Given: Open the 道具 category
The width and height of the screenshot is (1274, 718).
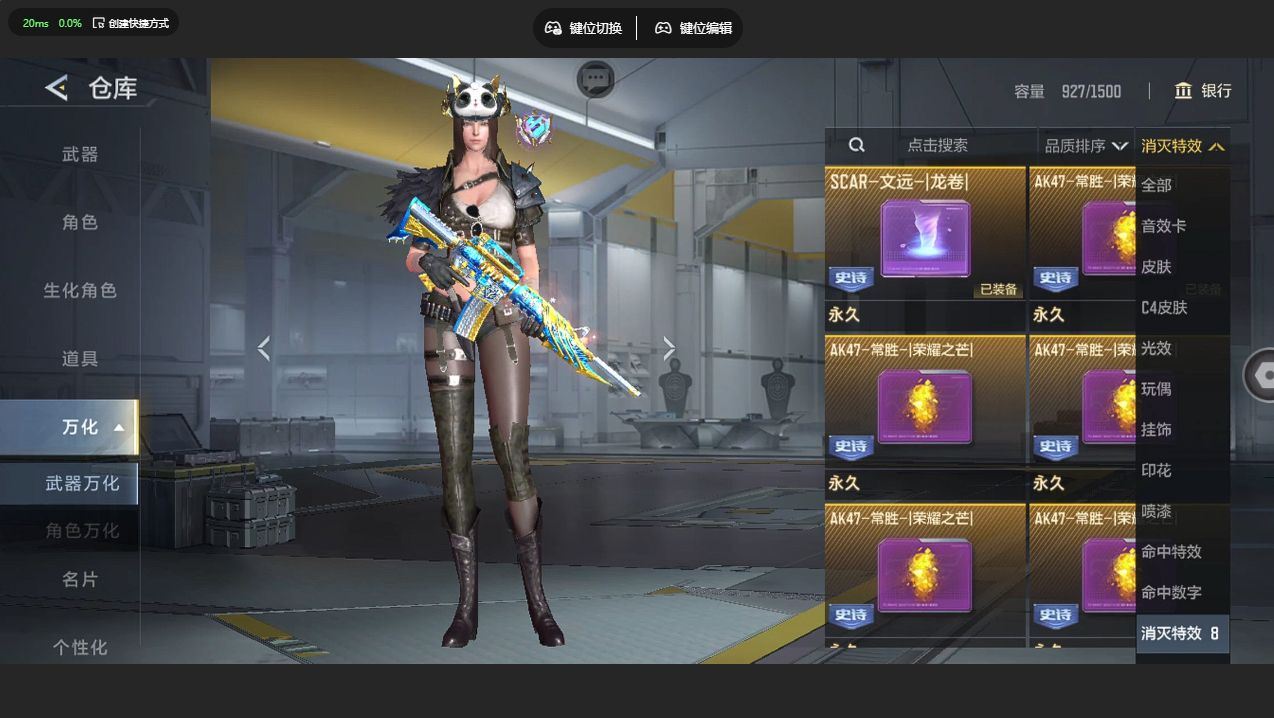Looking at the screenshot, I should (x=80, y=358).
